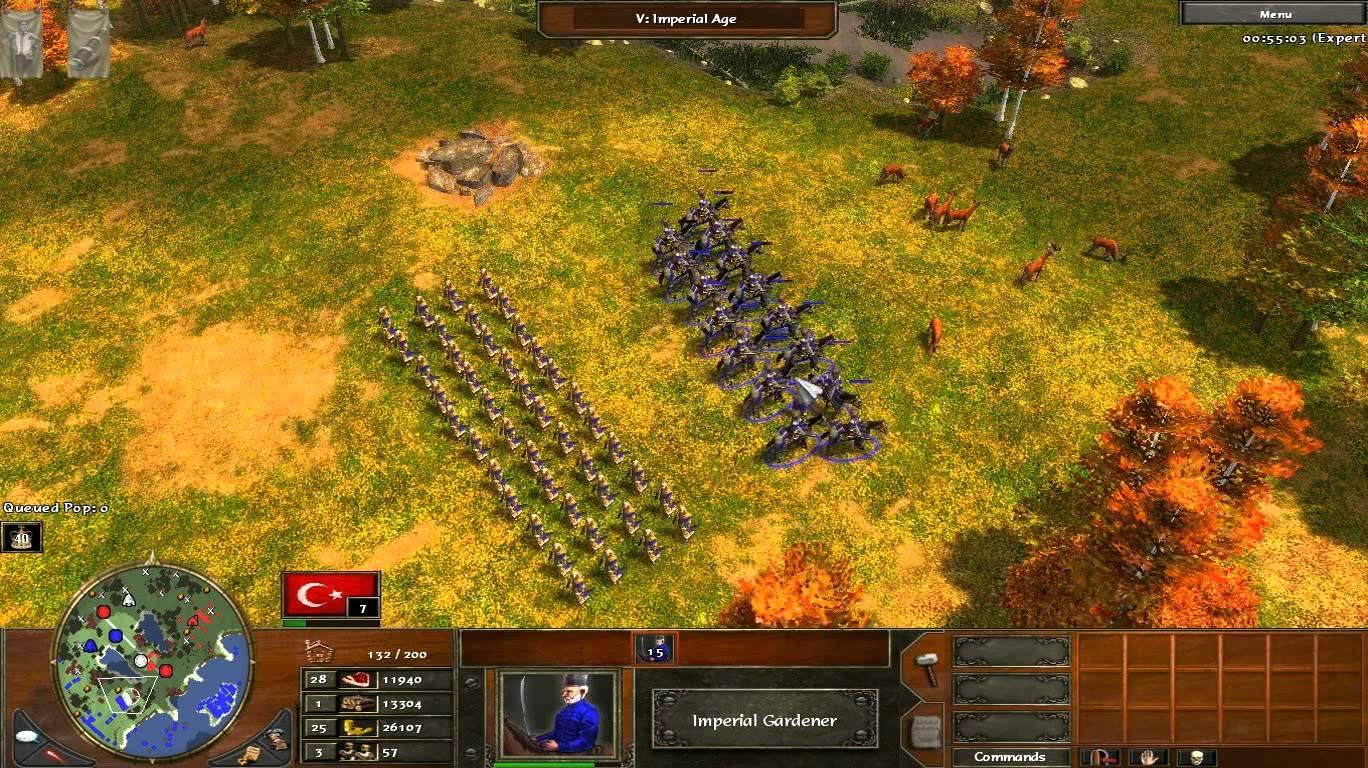
Task: Open the Menu button
Action: (x=1274, y=14)
